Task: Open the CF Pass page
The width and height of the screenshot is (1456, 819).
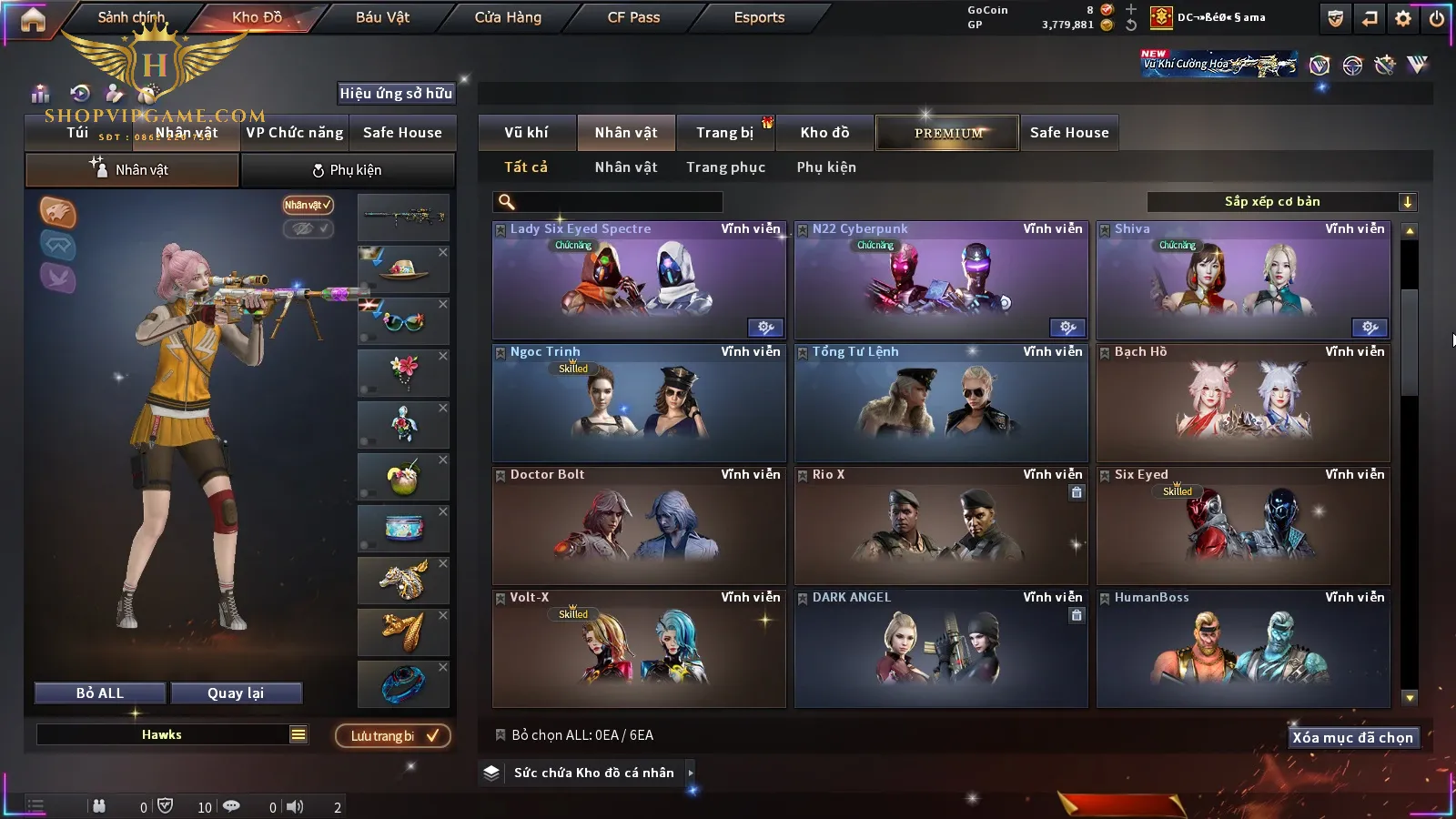Action: 633,17
